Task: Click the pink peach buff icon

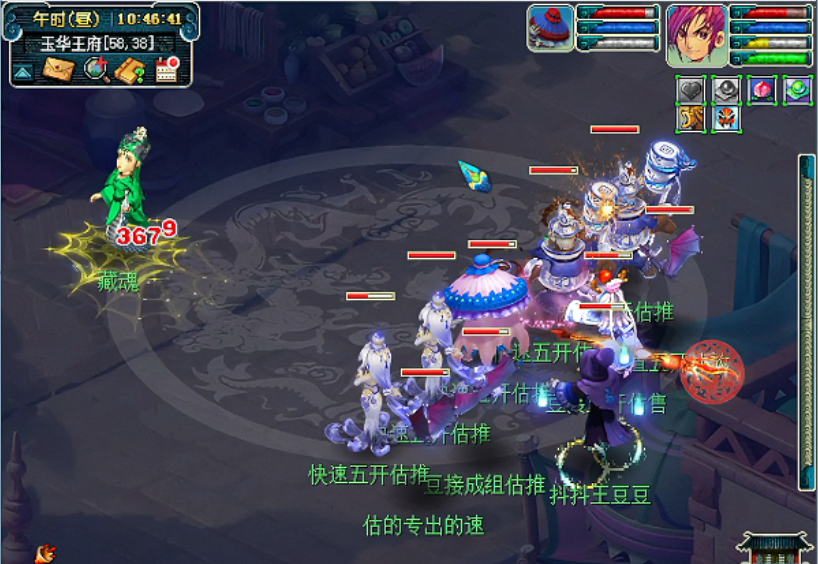Action: [762, 91]
